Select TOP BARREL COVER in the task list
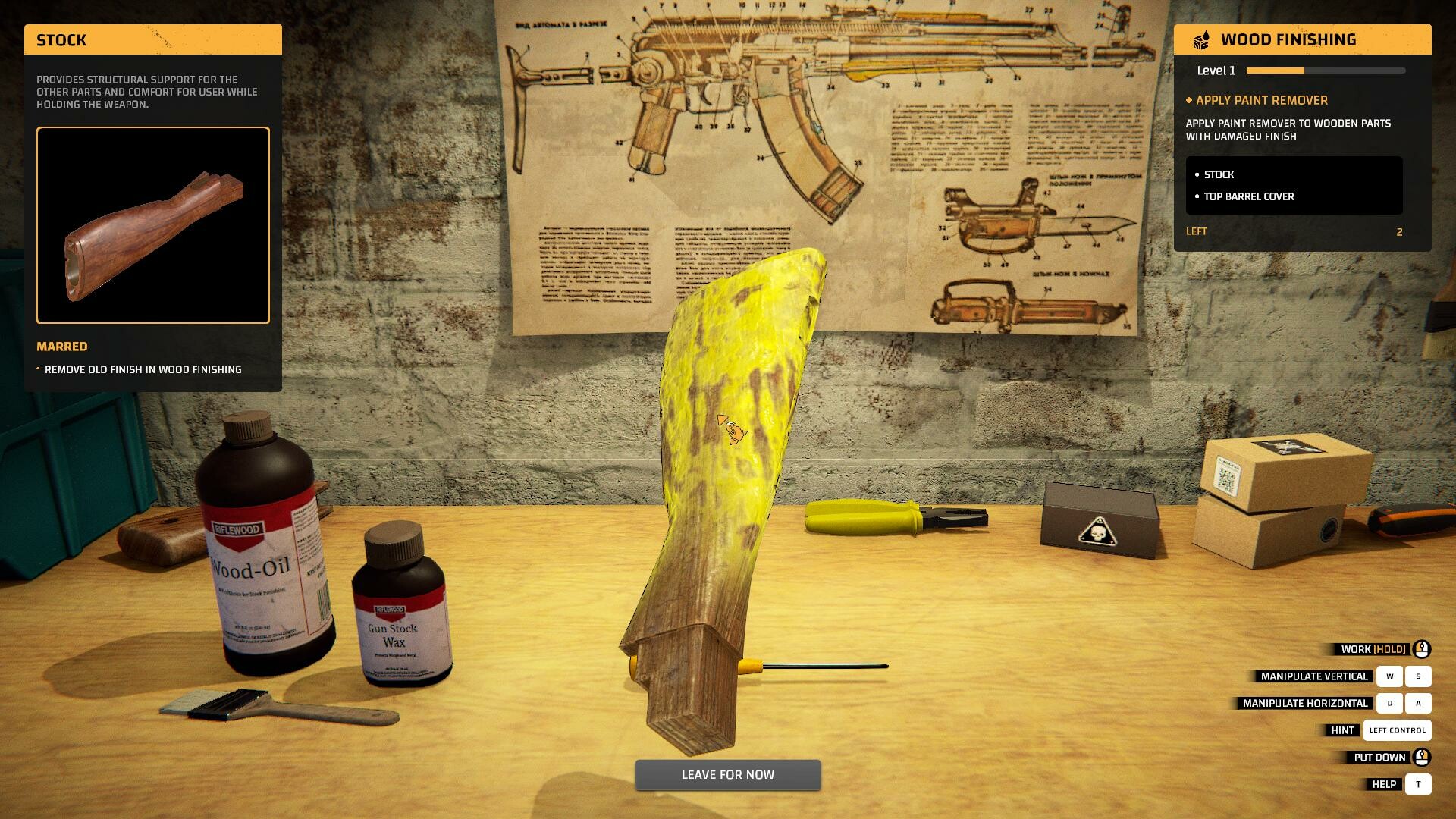The image size is (1456, 819). (x=1249, y=196)
